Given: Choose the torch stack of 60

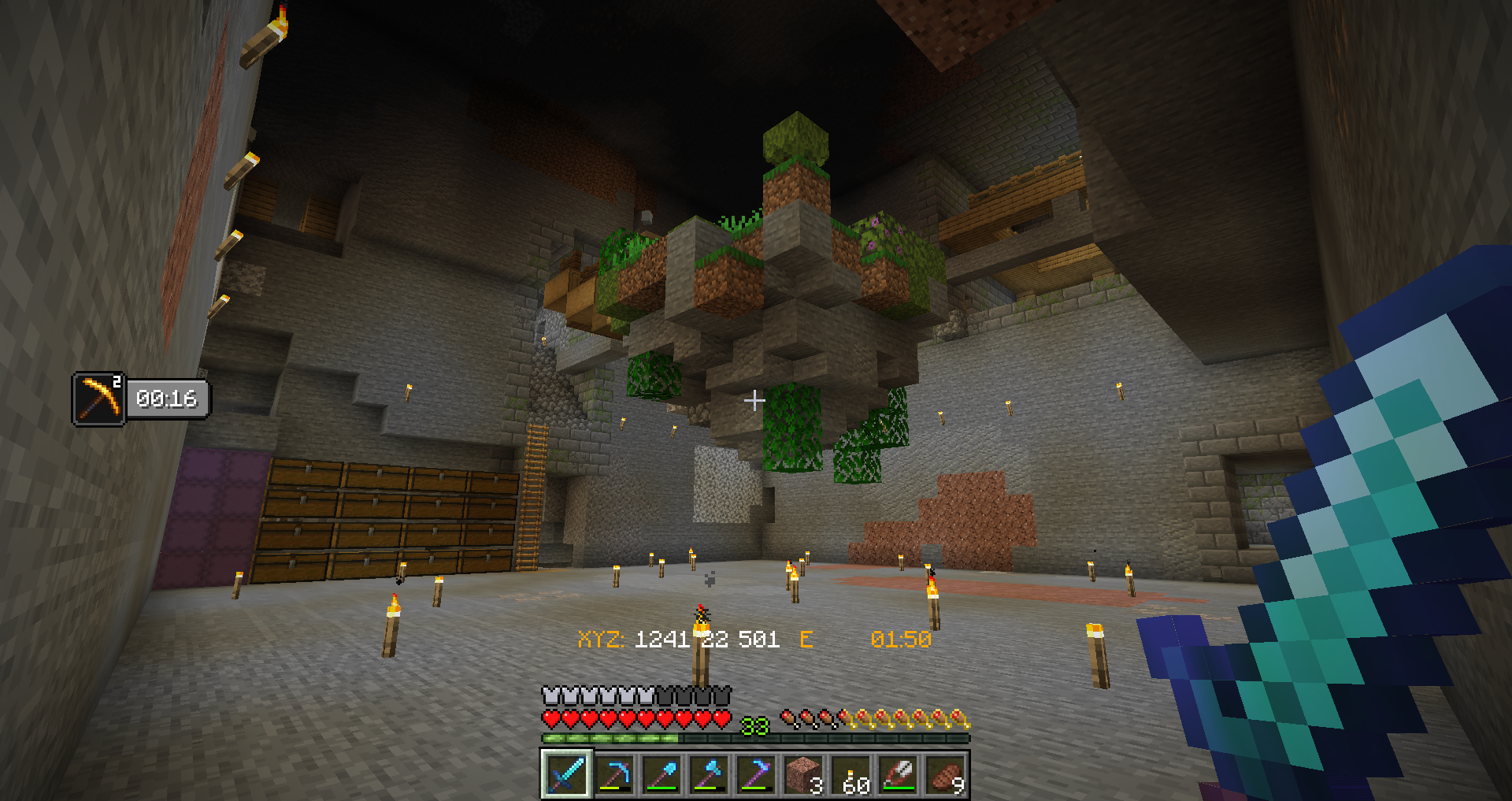Looking at the screenshot, I should (x=851, y=774).
